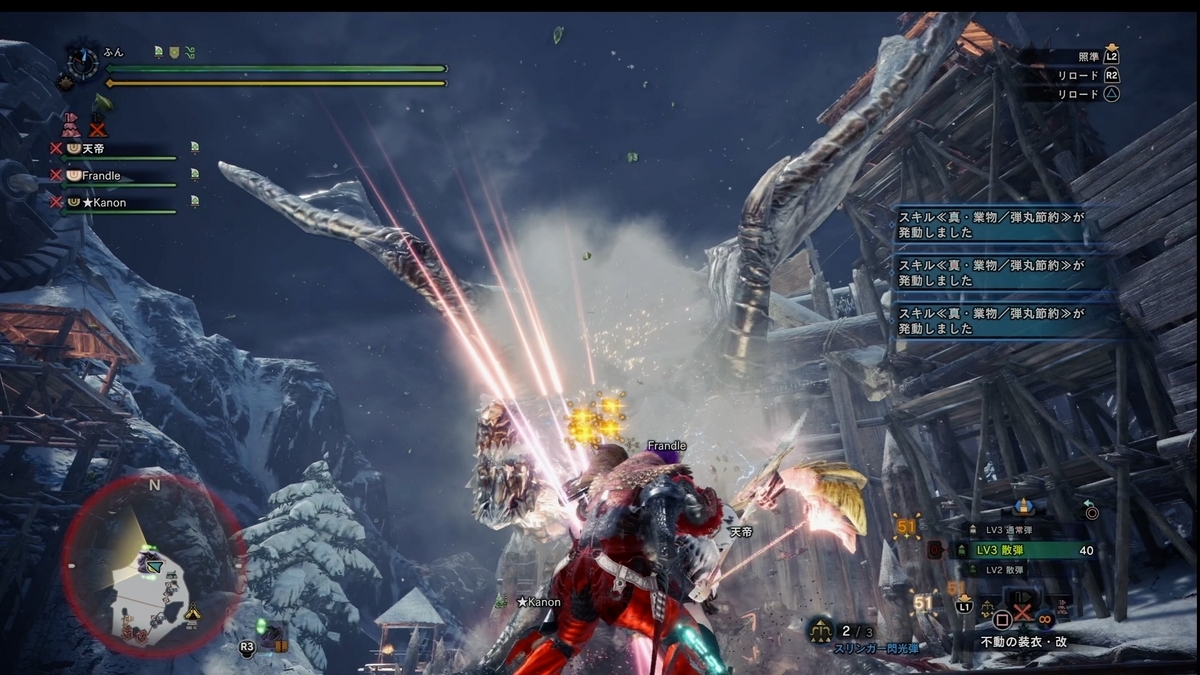Click the pink mantle status icon

point(71,125)
